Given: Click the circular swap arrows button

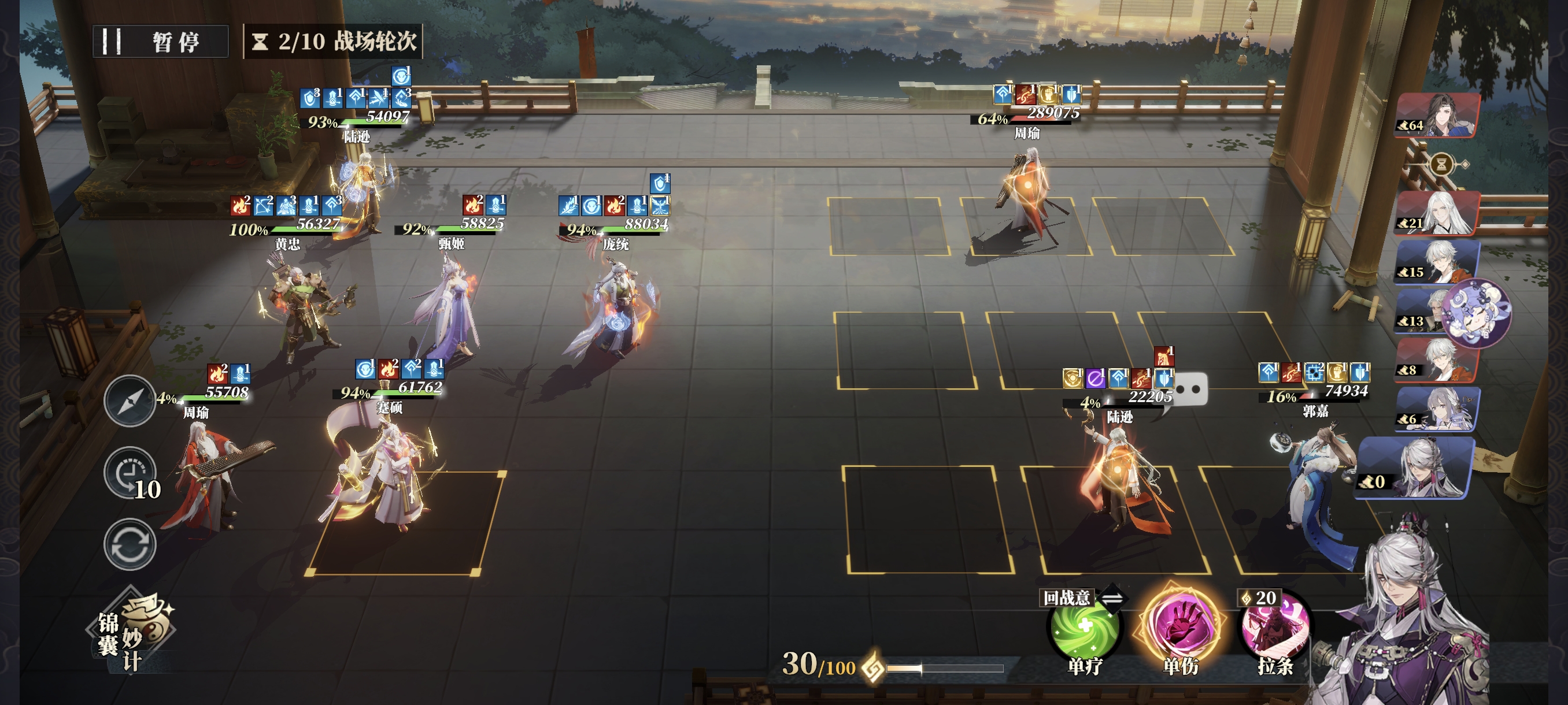Looking at the screenshot, I should pyautogui.click(x=129, y=544).
